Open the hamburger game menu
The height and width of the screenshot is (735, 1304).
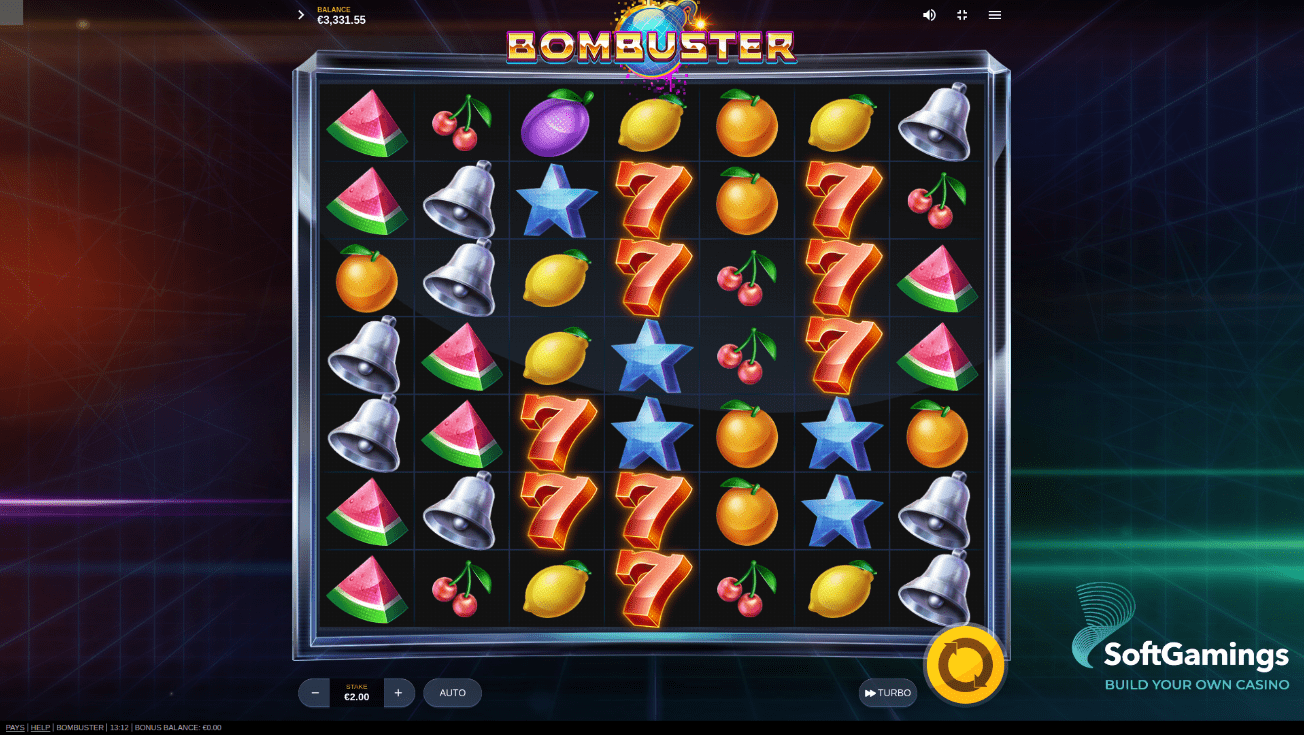995,15
